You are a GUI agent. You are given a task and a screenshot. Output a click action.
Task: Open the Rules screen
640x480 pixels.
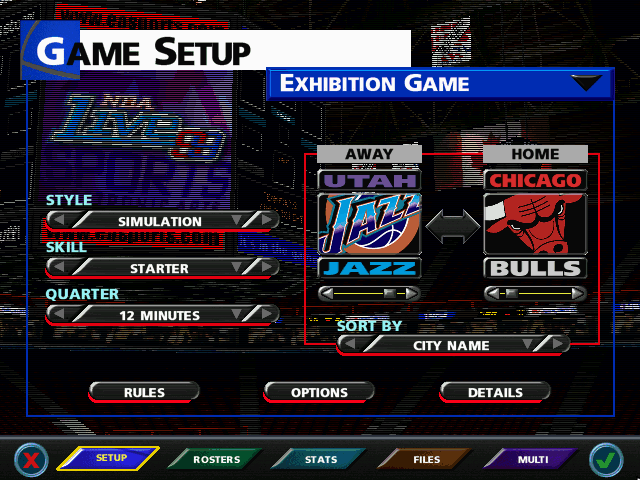click(145, 393)
